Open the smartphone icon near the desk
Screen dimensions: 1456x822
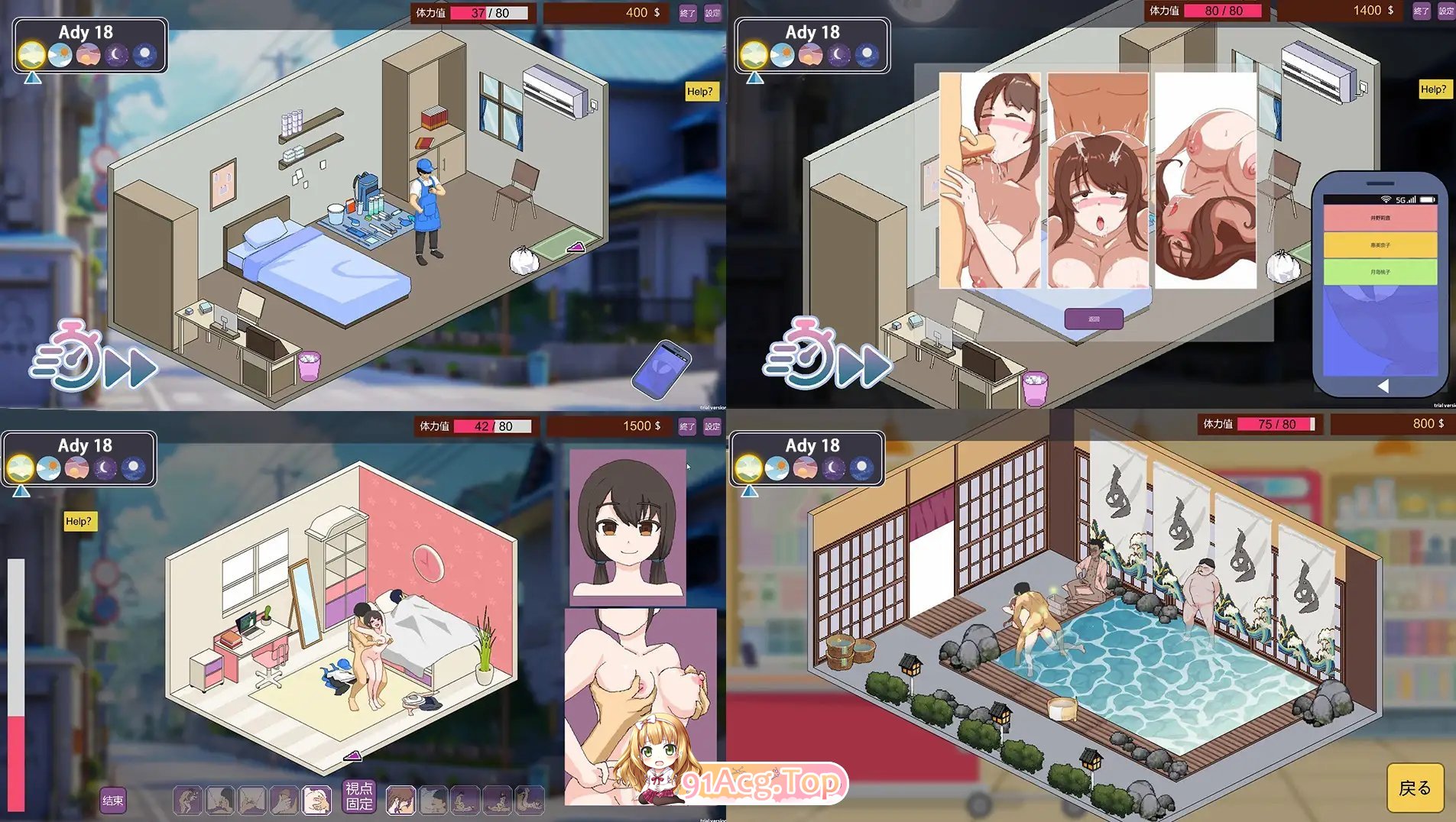661,371
